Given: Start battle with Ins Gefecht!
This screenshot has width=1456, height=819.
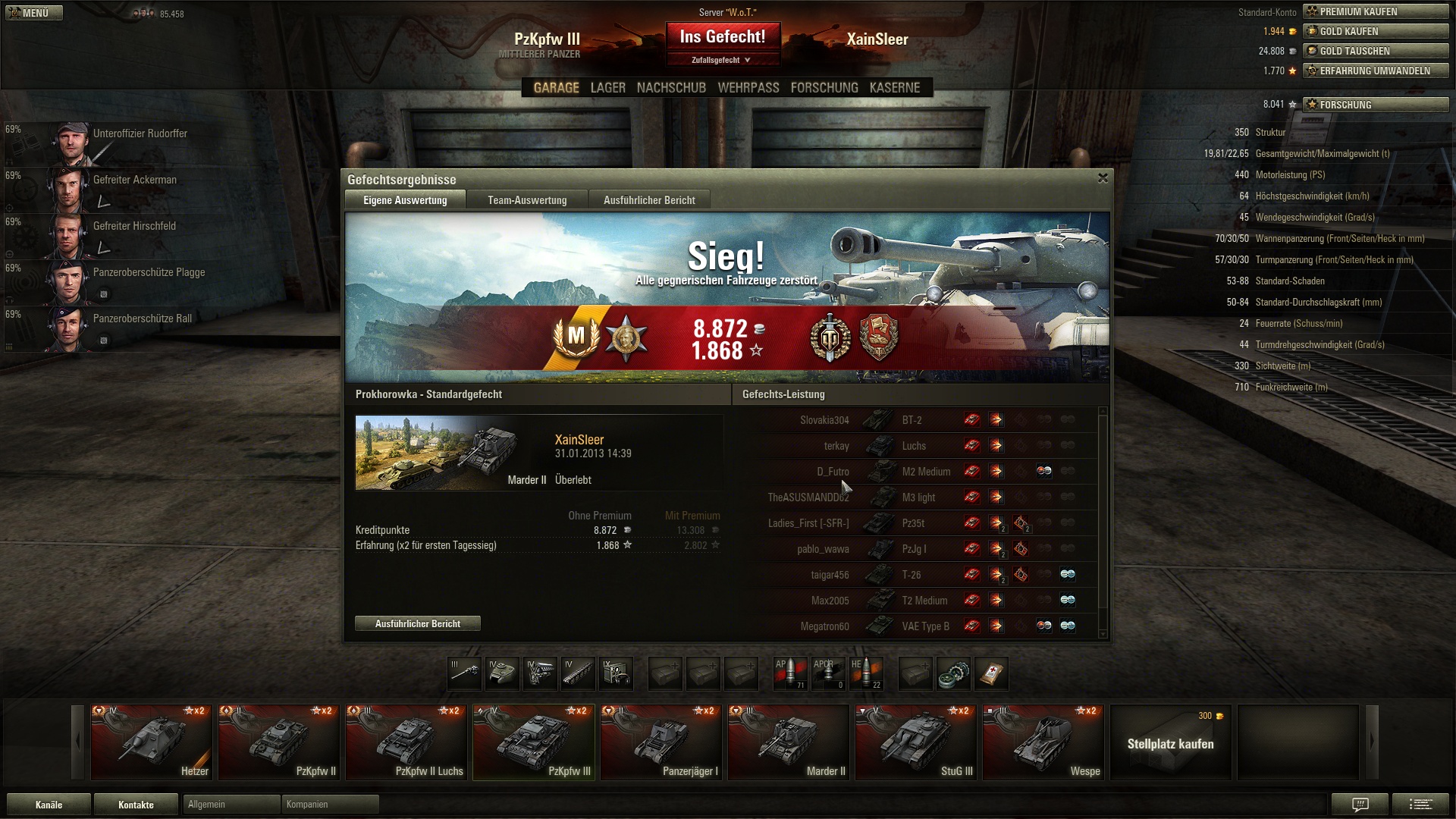Looking at the screenshot, I should [722, 36].
